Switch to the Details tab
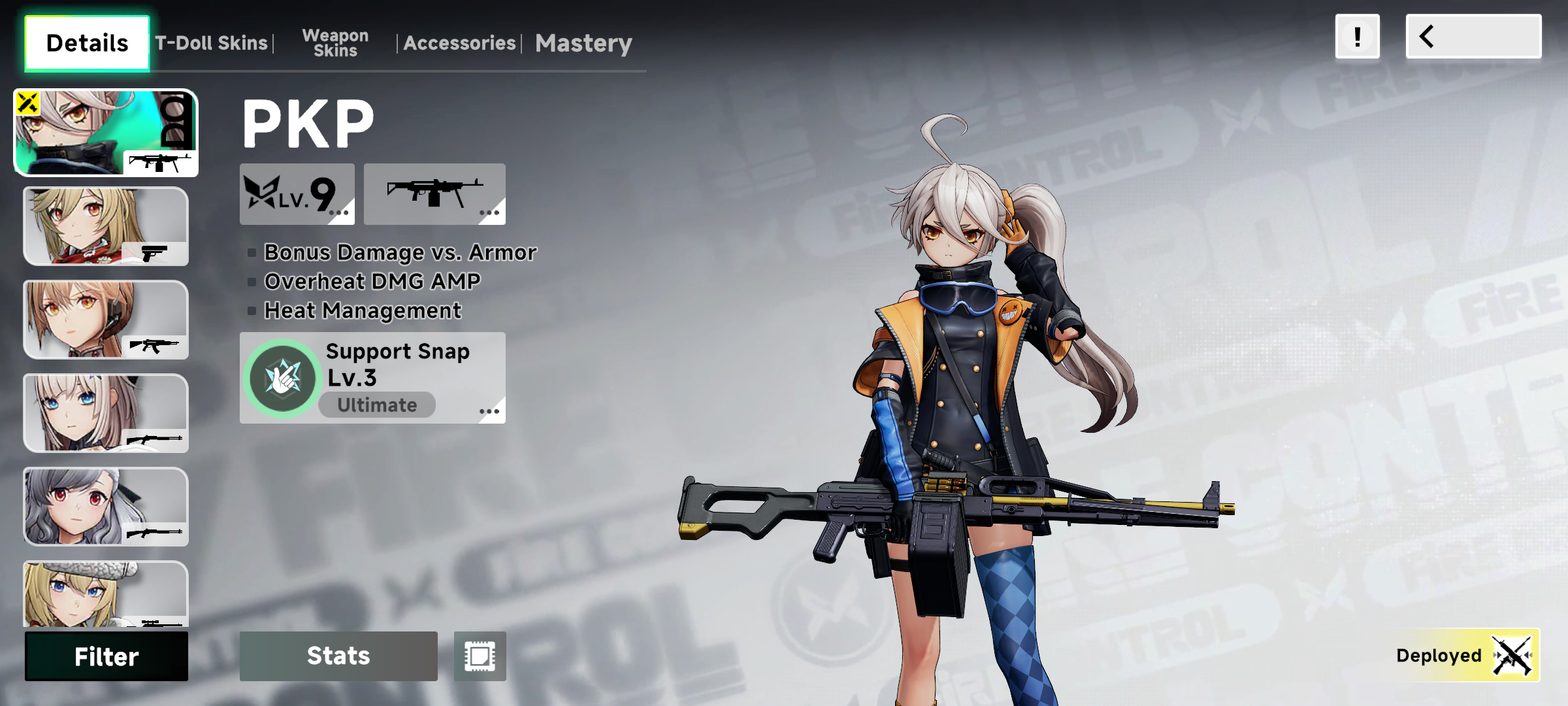Viewport: 1568px width, 706px height. (87, 43)
